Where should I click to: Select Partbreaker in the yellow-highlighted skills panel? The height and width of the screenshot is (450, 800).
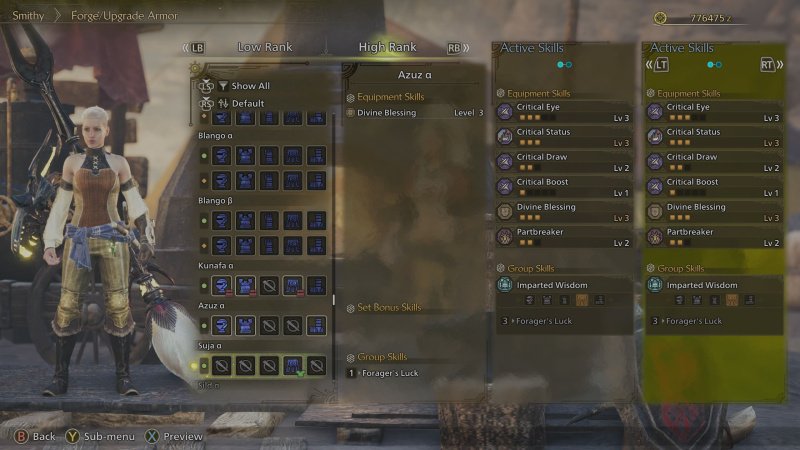tap(711, 237)
